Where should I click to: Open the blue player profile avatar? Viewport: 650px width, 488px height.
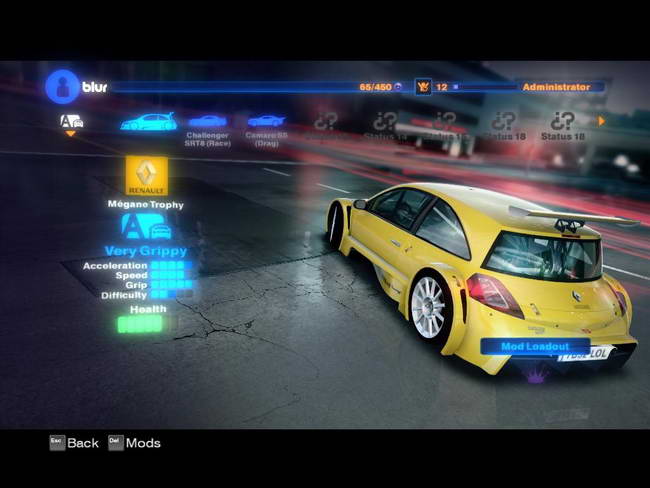62,87
